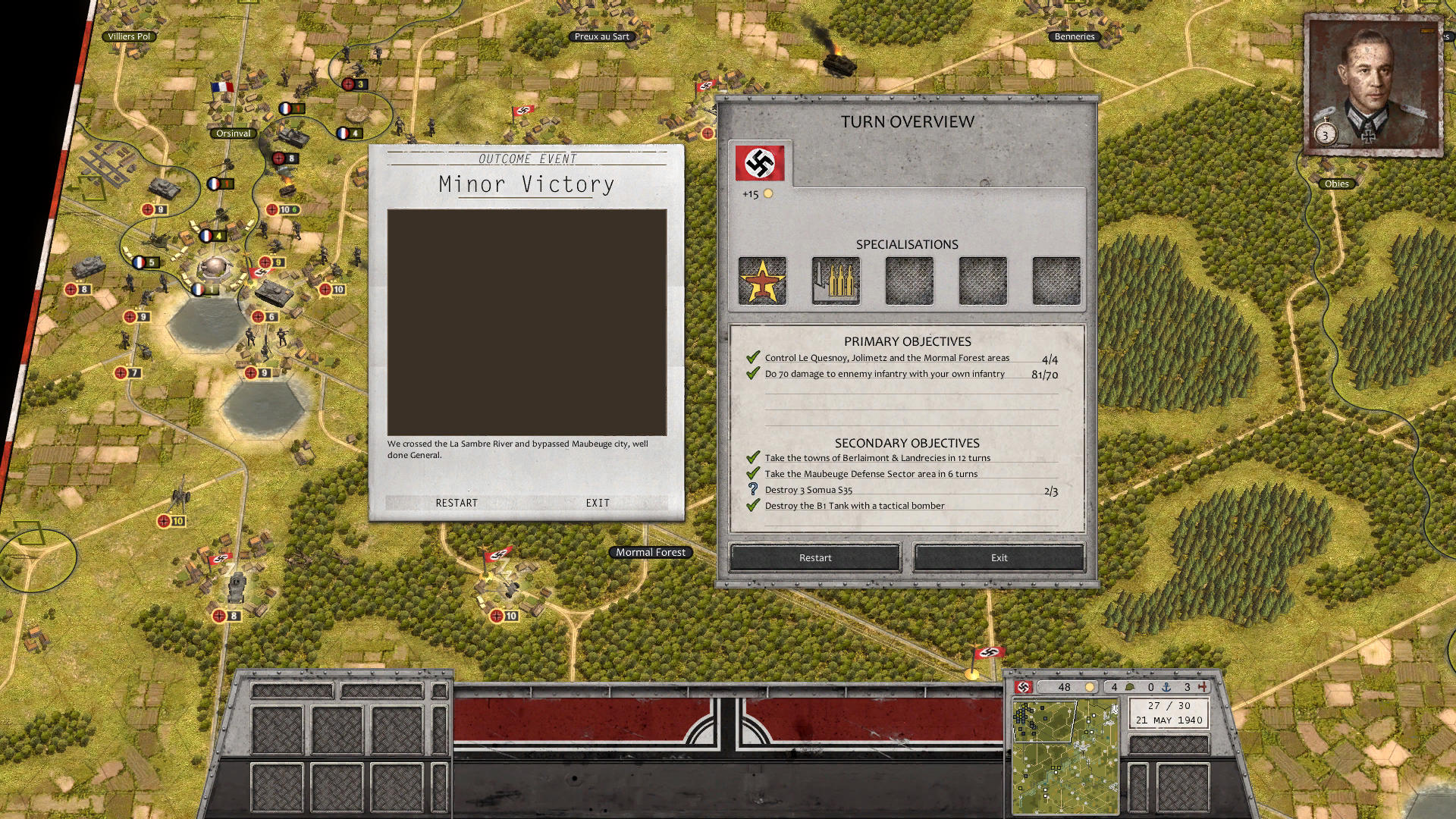Open the German faction flag tab
Viewport: 1456px width, 819px height.
760,162
